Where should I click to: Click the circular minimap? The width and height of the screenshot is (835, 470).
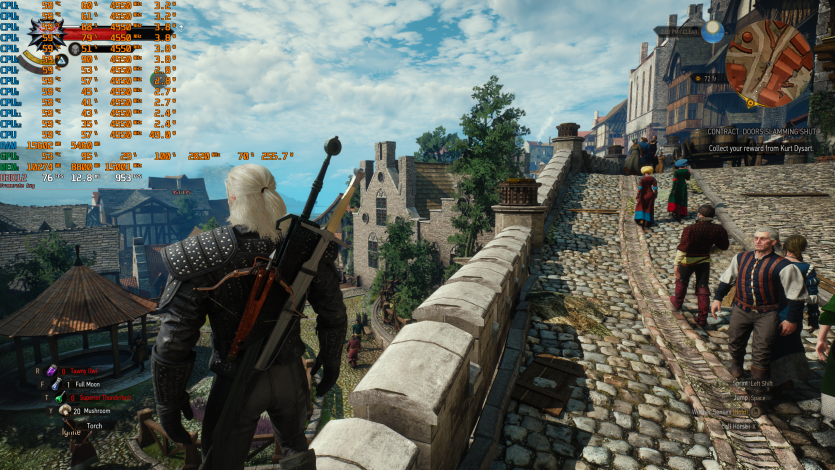click(768, 63)
